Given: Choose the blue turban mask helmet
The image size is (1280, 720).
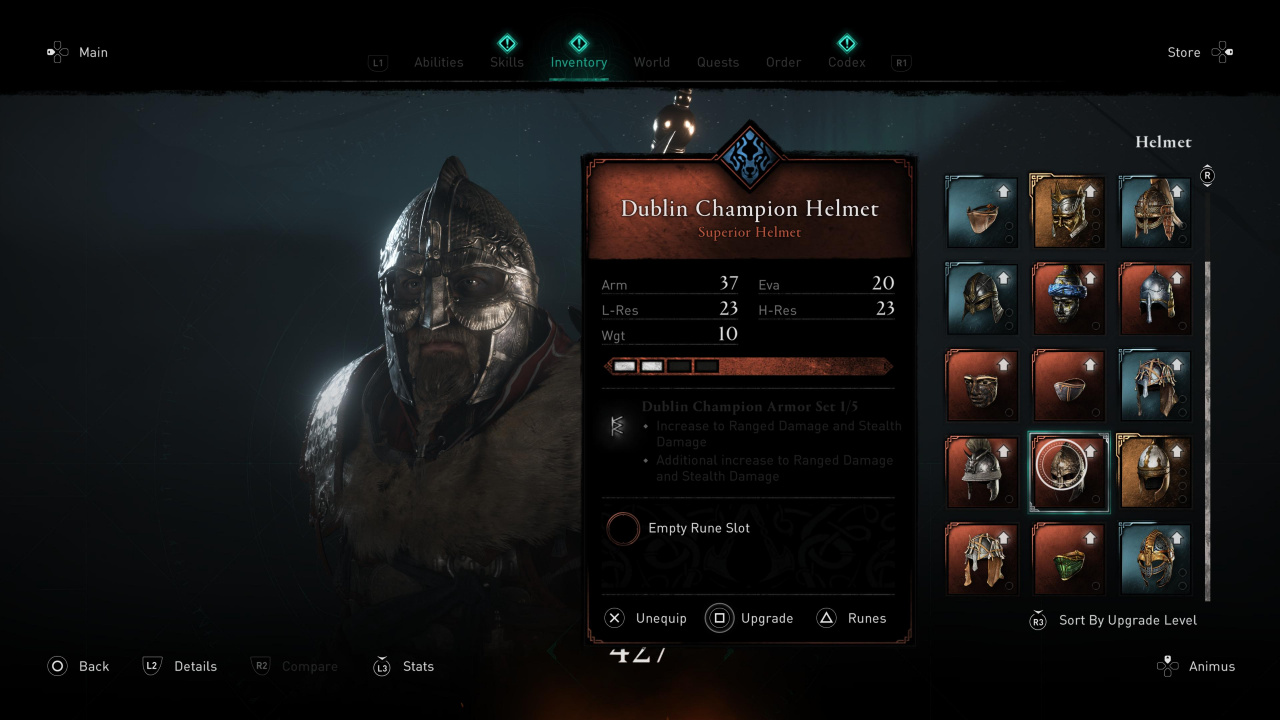Looking at the screenshot, I should (1068, 299).
